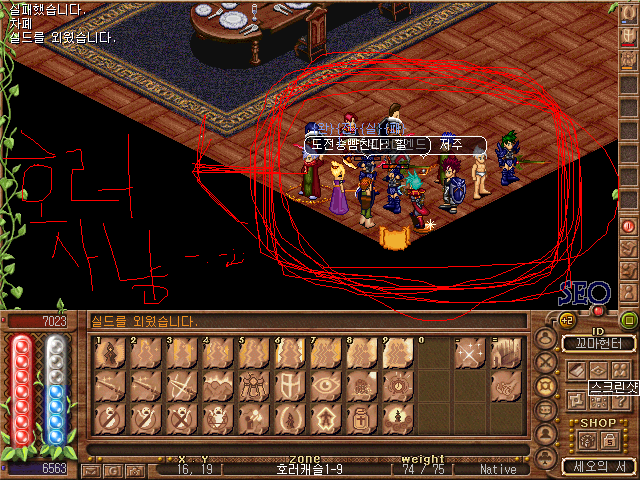Open the shop padlock icon
The width and height of the screenshot is (640, 480).
608,440
